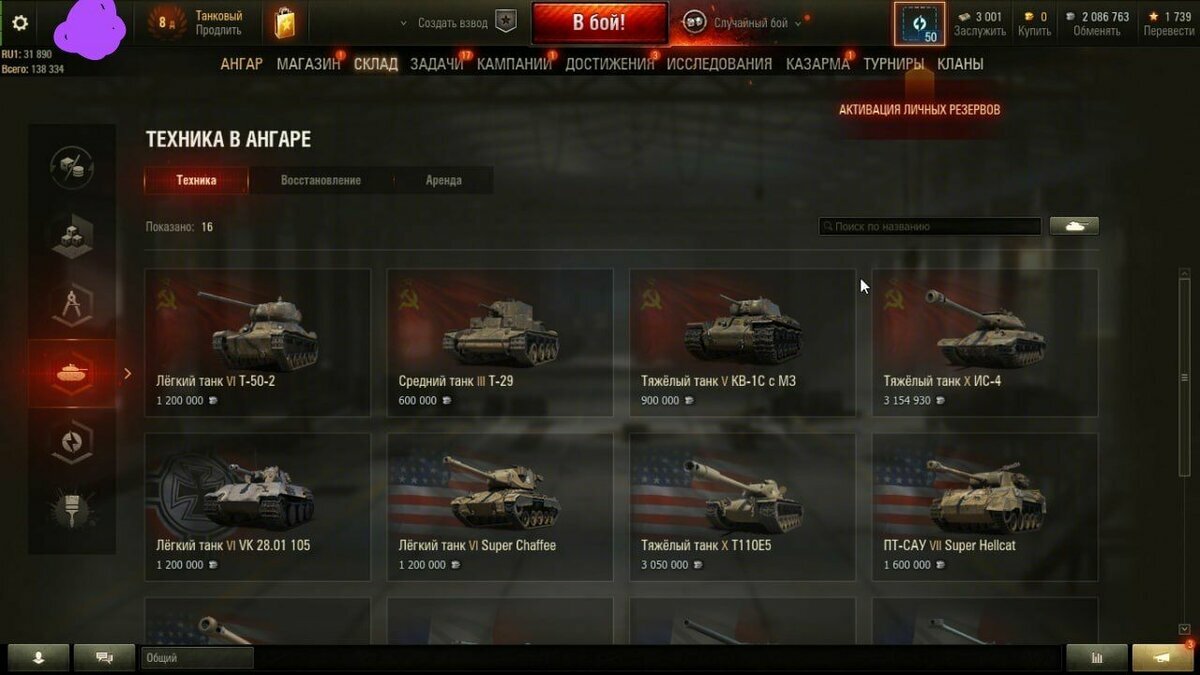Select the VK 28.01 105 tank card
The image size is (1200, 675).
coord(258,507)
